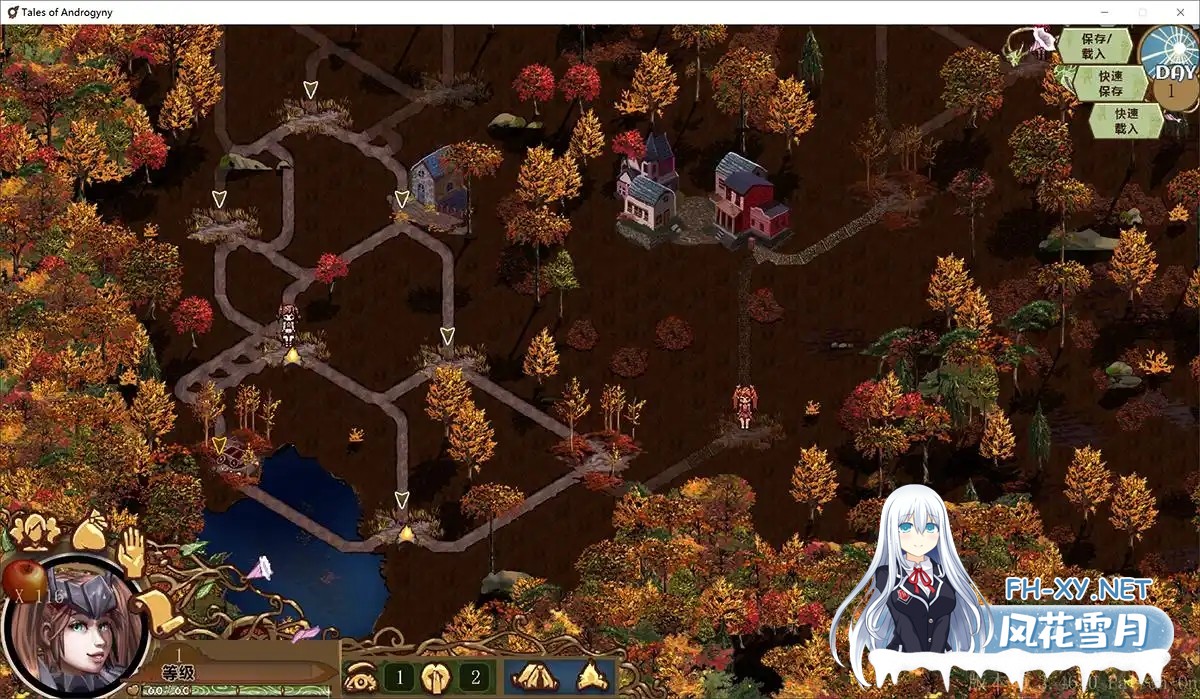The height and width of the screenshot is (699, 1200).
Task: Click the 快速載入 quick load button
Action: 1126,121
